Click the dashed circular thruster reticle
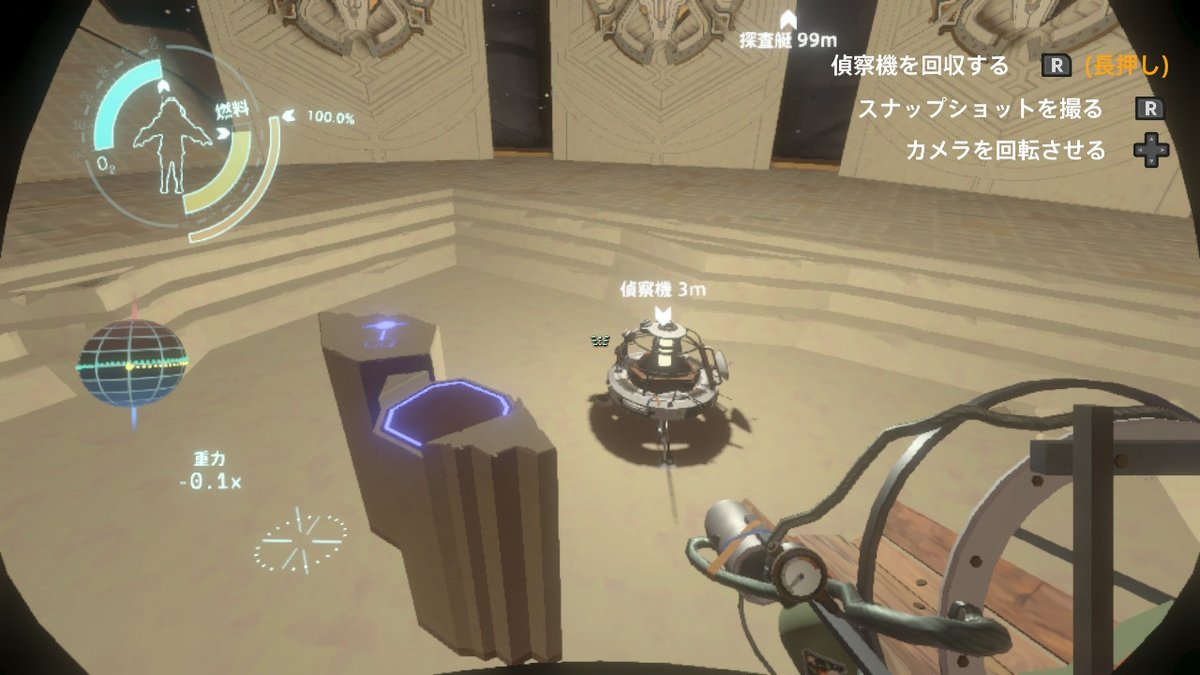 [x=299, y=541]
